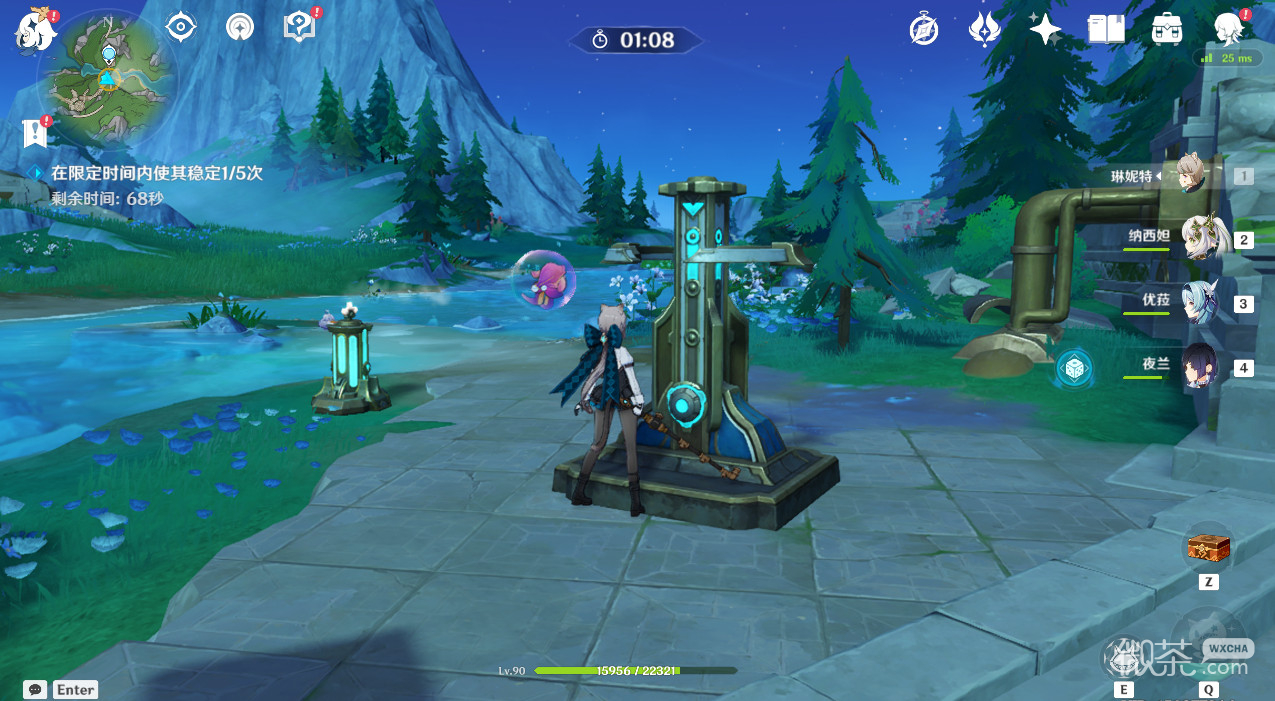The width and height of the screenshot is (1275, 701).
Task: Open the Adventurer Handbook book icon
Action: [1106, 29]
